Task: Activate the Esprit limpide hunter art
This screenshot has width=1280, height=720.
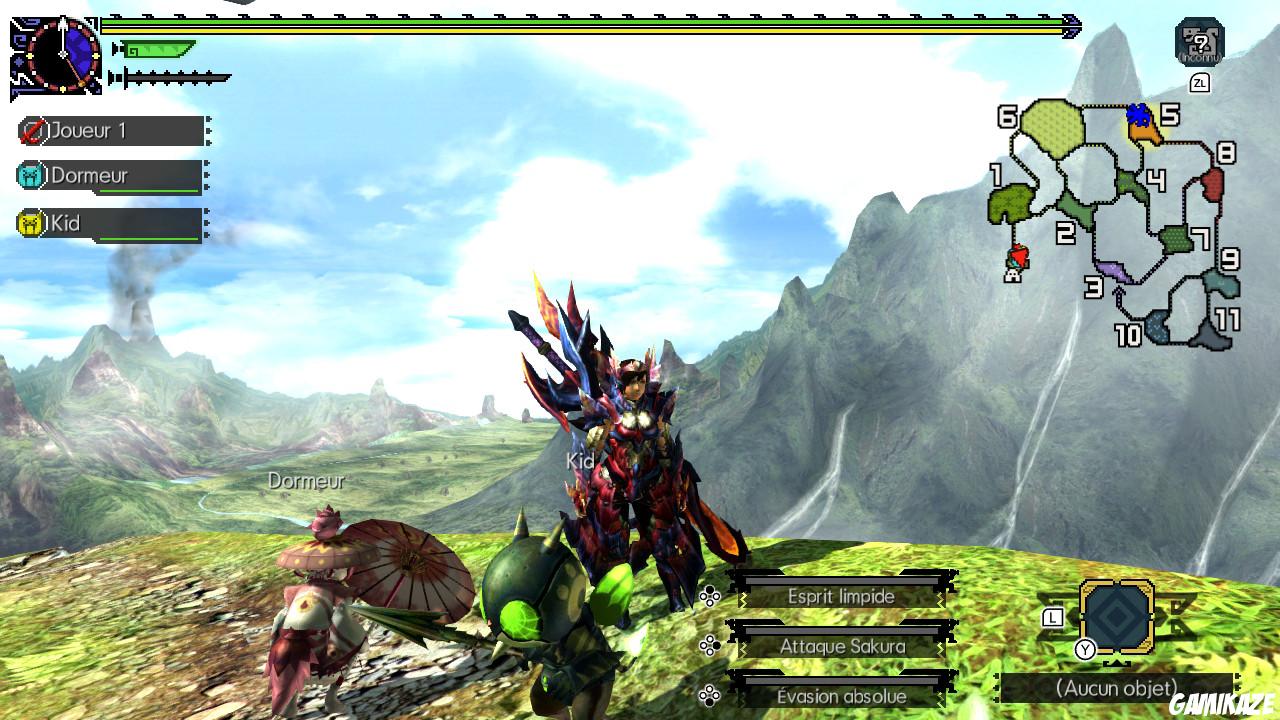Action: [x=841, y=595]
